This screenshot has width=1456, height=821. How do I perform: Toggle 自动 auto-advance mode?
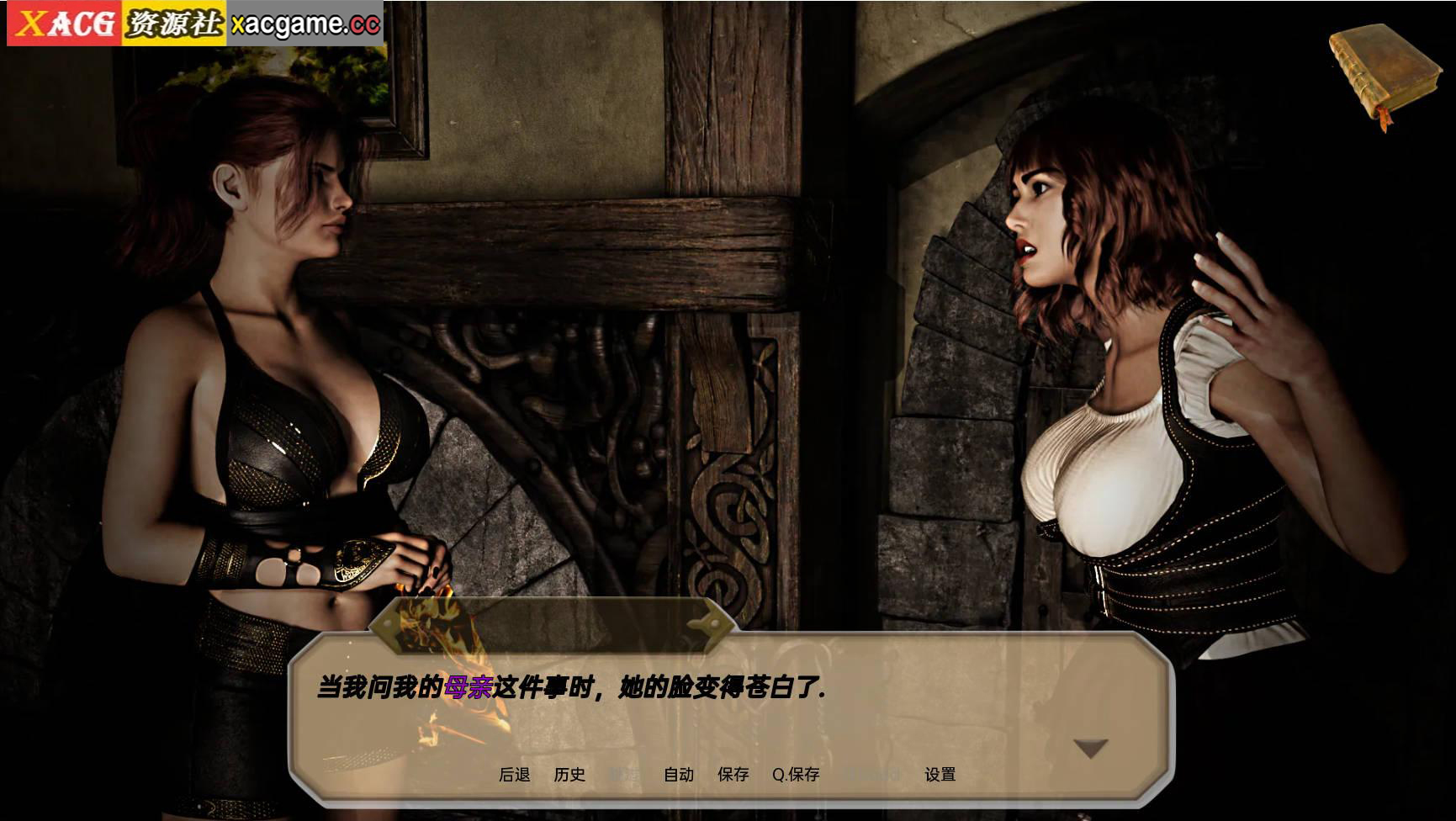tap(679, 775)
